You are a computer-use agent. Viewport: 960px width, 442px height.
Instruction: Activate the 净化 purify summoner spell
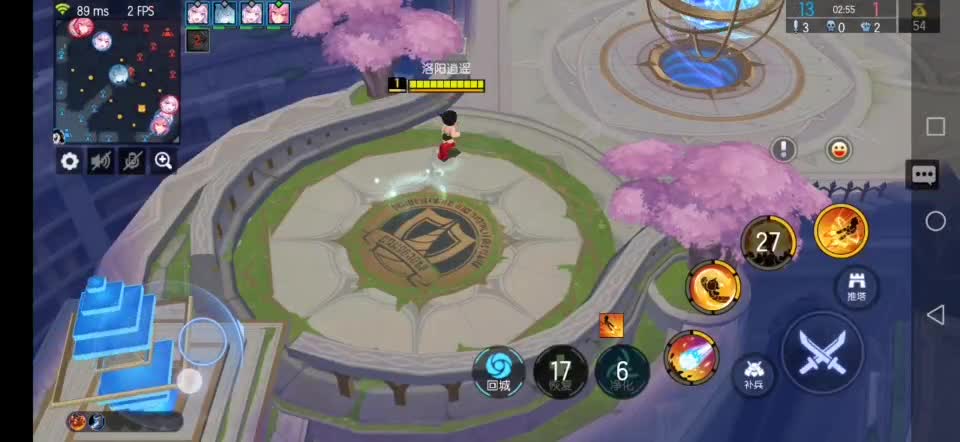[622, 372]
